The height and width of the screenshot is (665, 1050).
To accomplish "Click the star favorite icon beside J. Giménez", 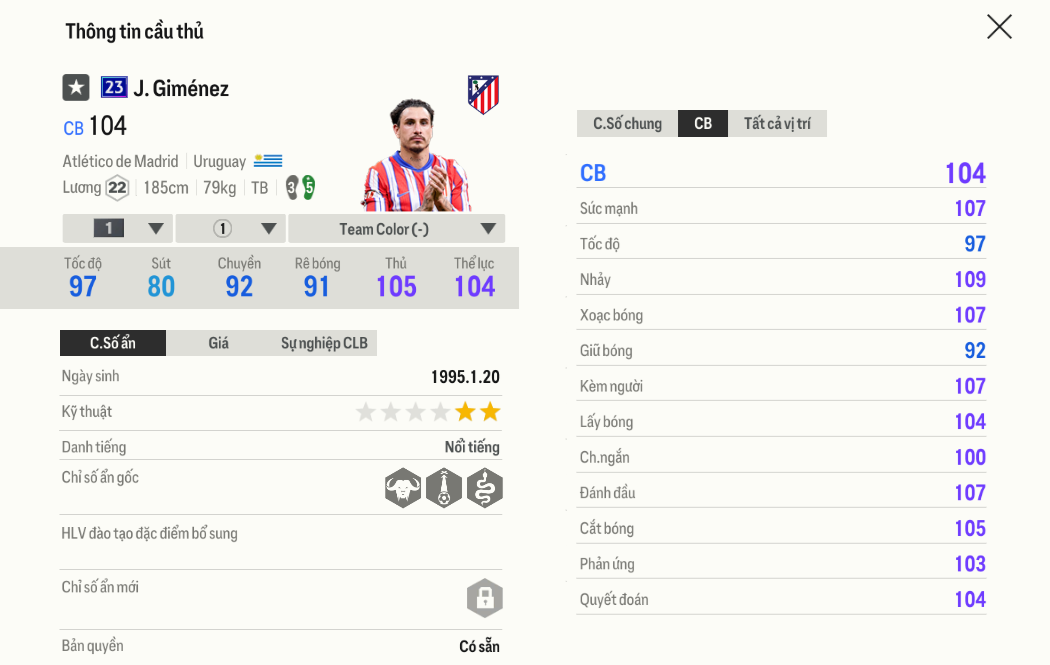I will (76, 88).
